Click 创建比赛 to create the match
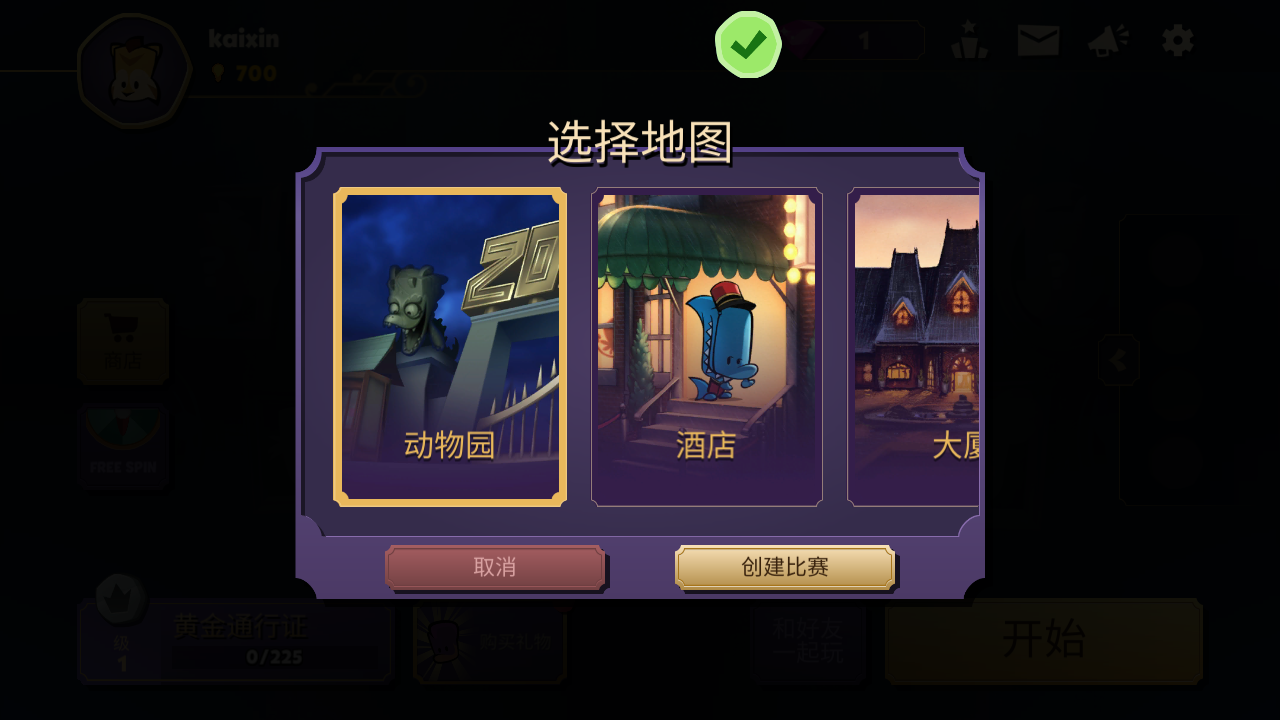 point(784,567)
